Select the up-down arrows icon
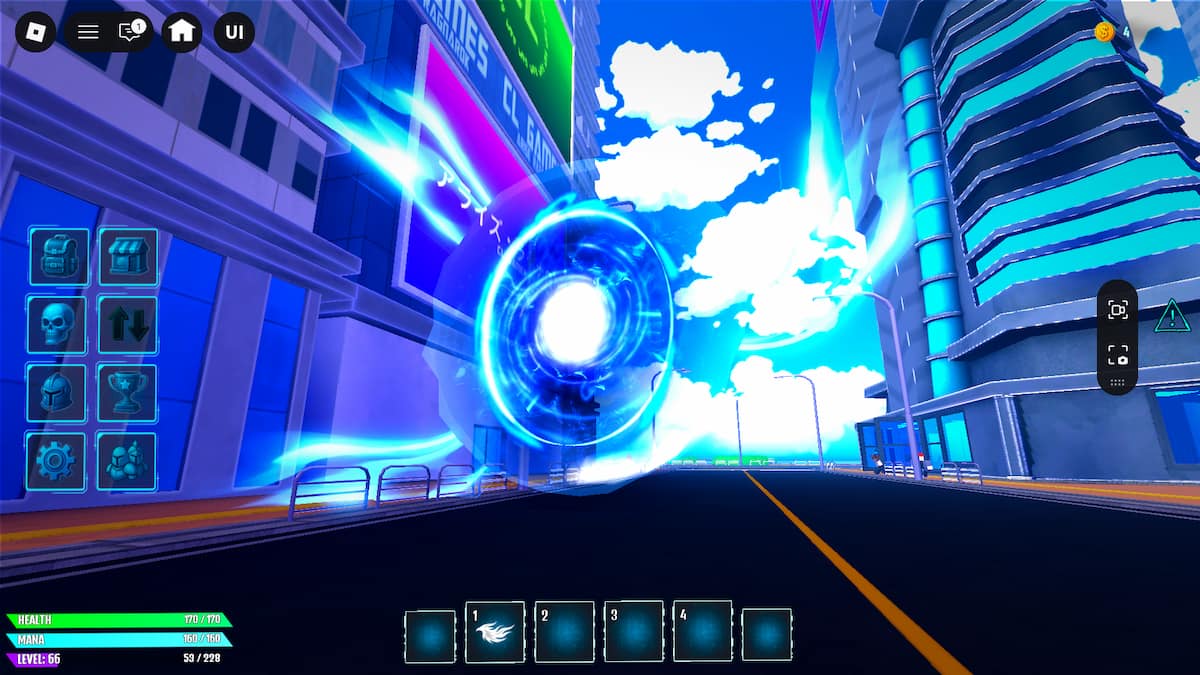The width and height of the screenshot is (1200, 675). [127, 325]
